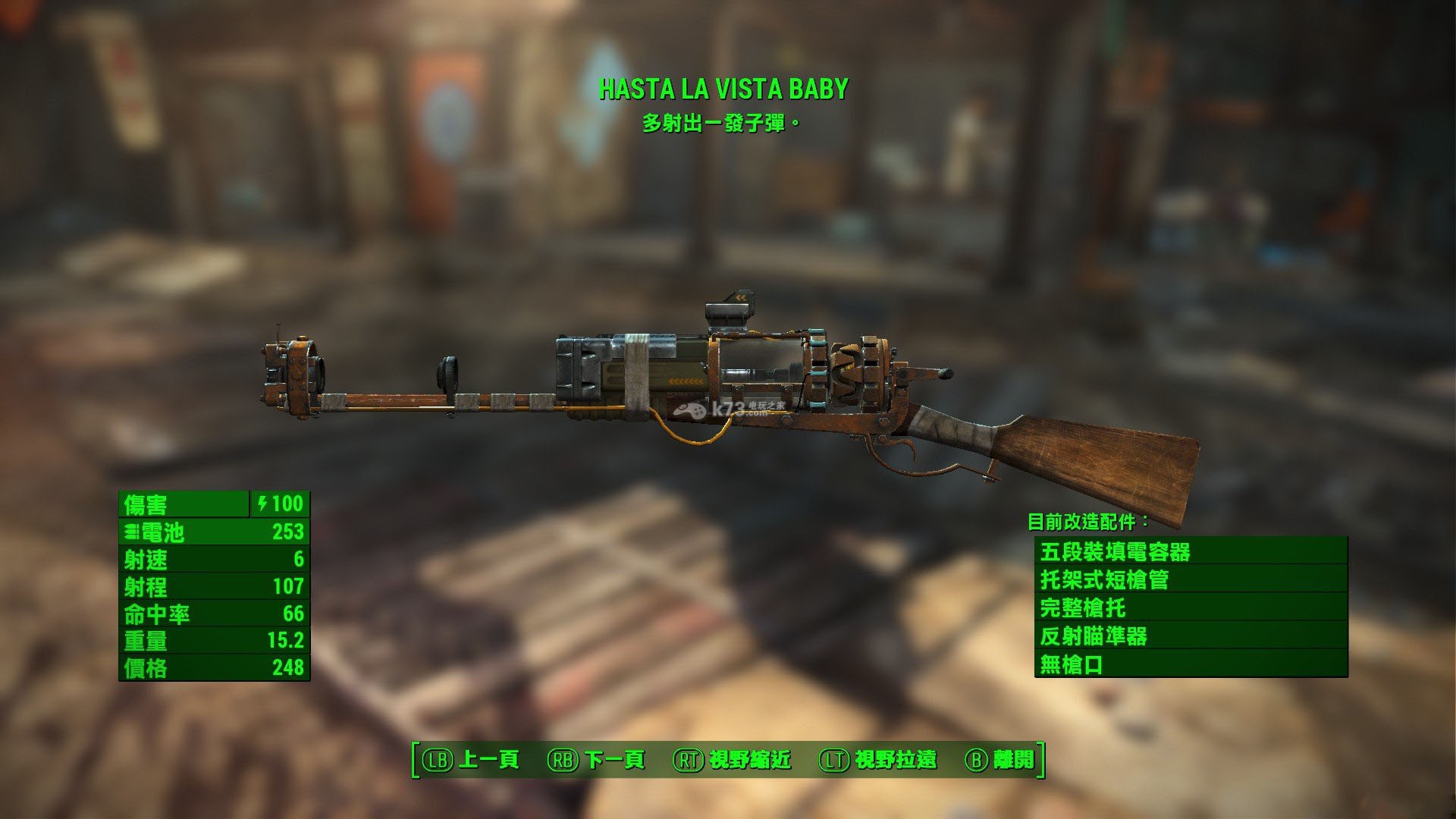Viewport: 1456px width, 819px height.
Task: Choose the 無槍口 muzzle mod row
Action: [1191, 664]
